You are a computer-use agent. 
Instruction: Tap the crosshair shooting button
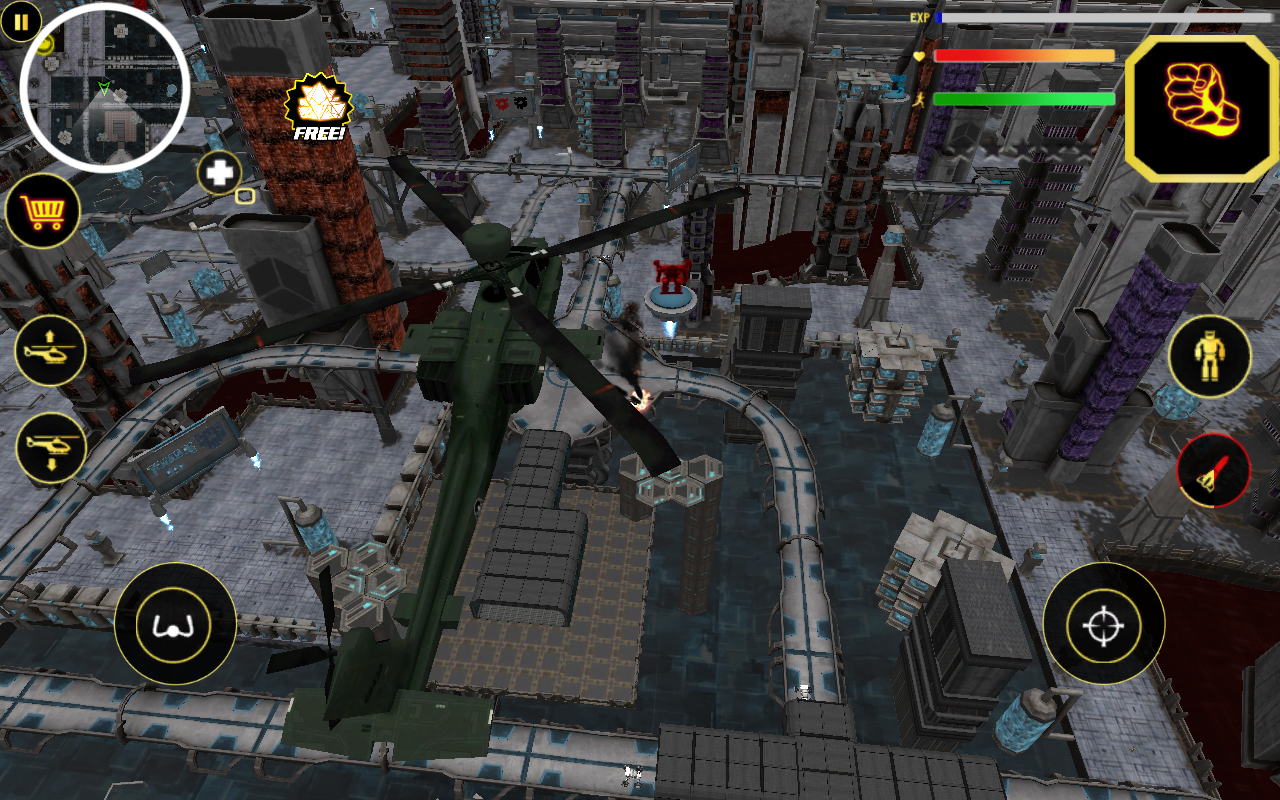[1102, 622]
